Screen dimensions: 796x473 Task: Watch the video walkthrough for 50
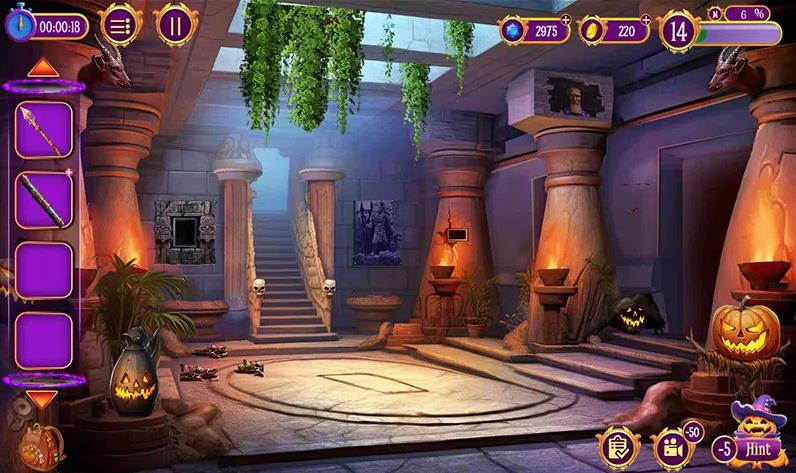point(671,446)
